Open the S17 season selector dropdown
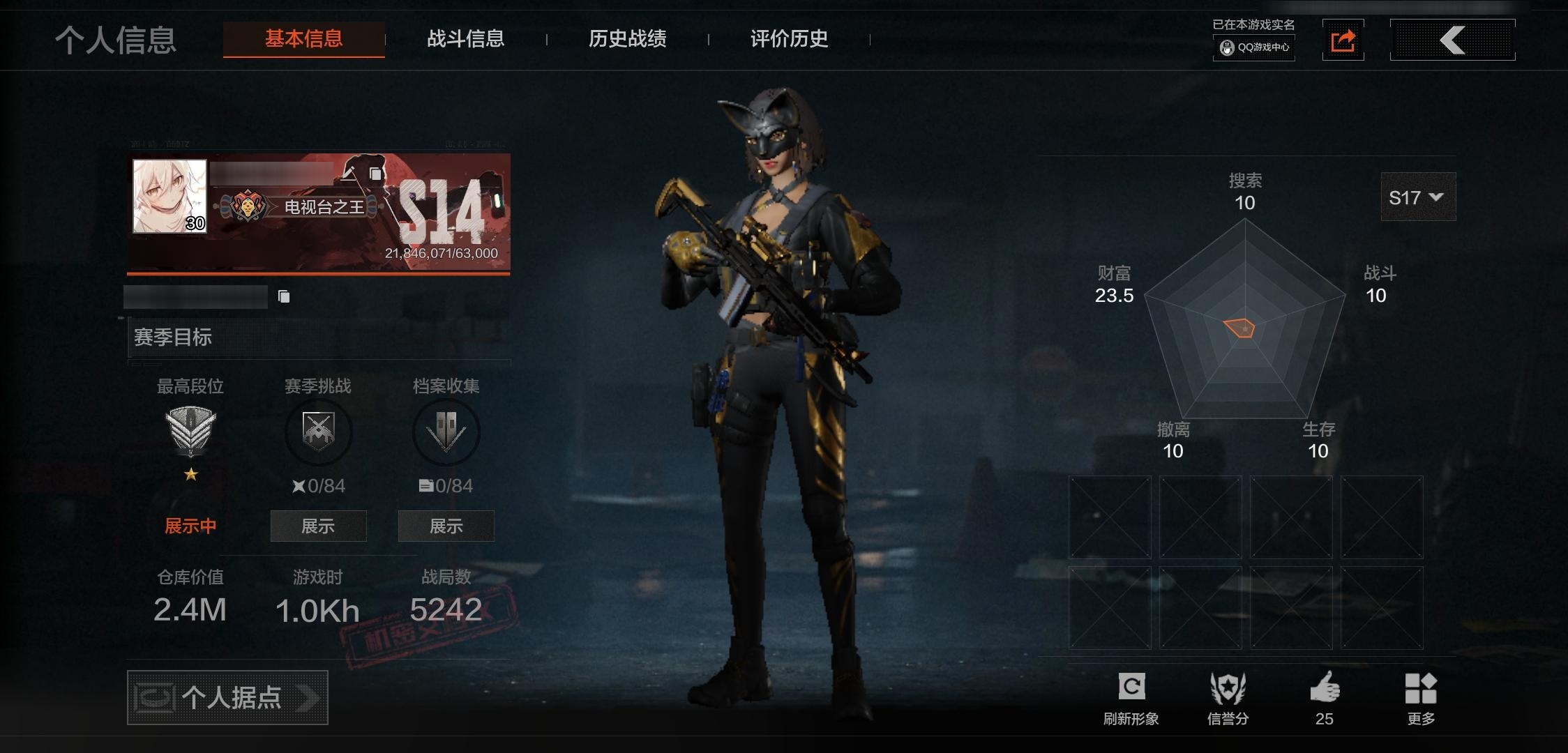Image resolution: width=1568 pixels, height=753 pixels. (1417, 197)
